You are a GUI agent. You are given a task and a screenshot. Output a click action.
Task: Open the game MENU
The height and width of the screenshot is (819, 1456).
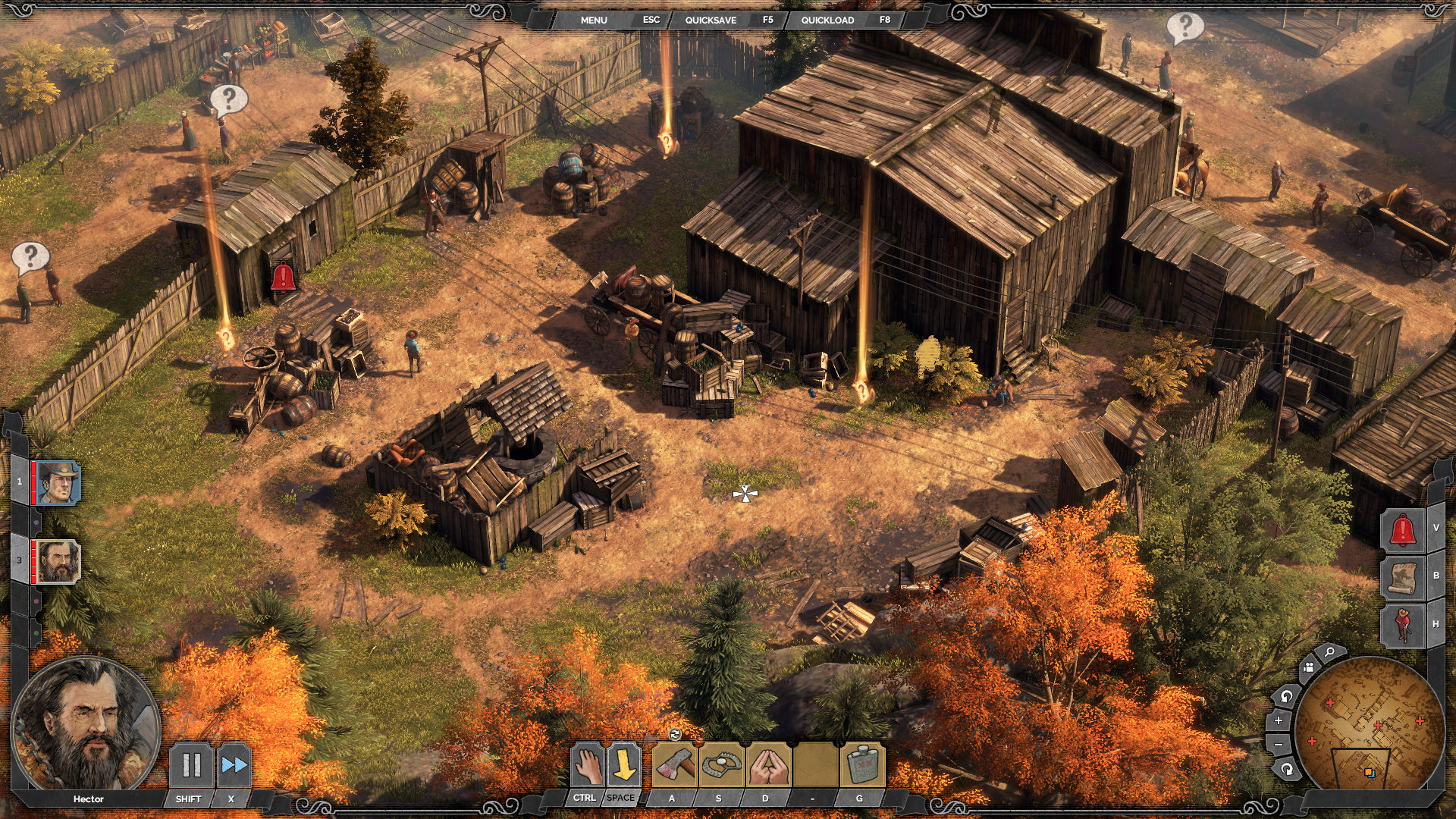click(x=594, y=20)
